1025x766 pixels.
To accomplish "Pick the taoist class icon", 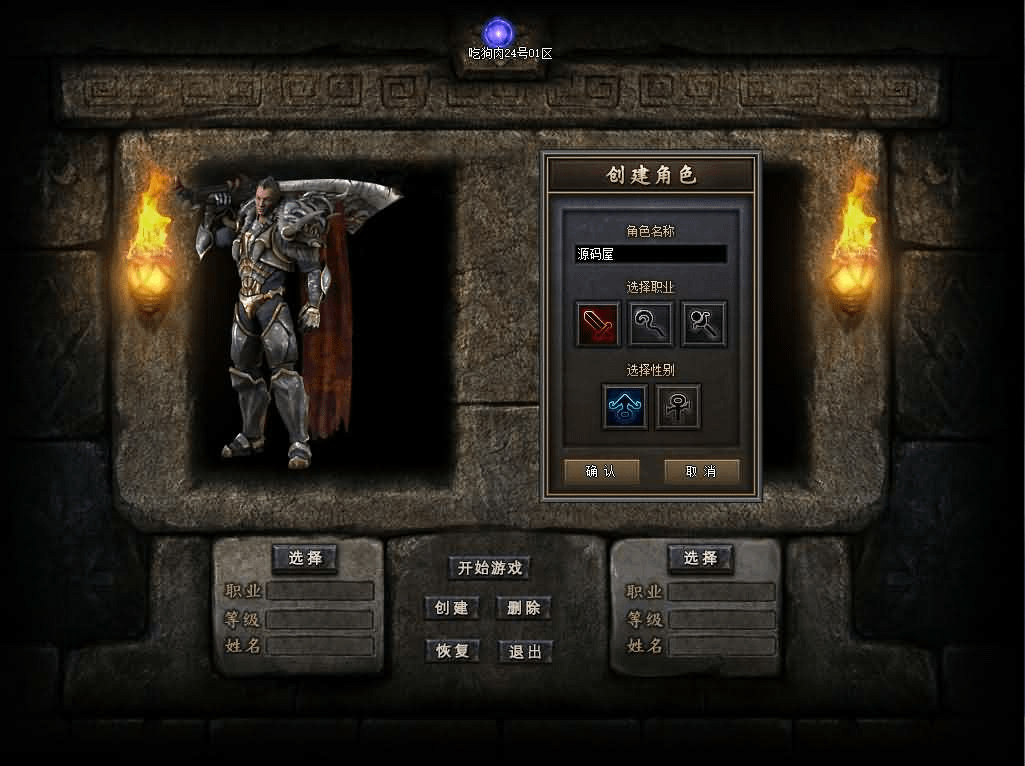I will point(704,324).
